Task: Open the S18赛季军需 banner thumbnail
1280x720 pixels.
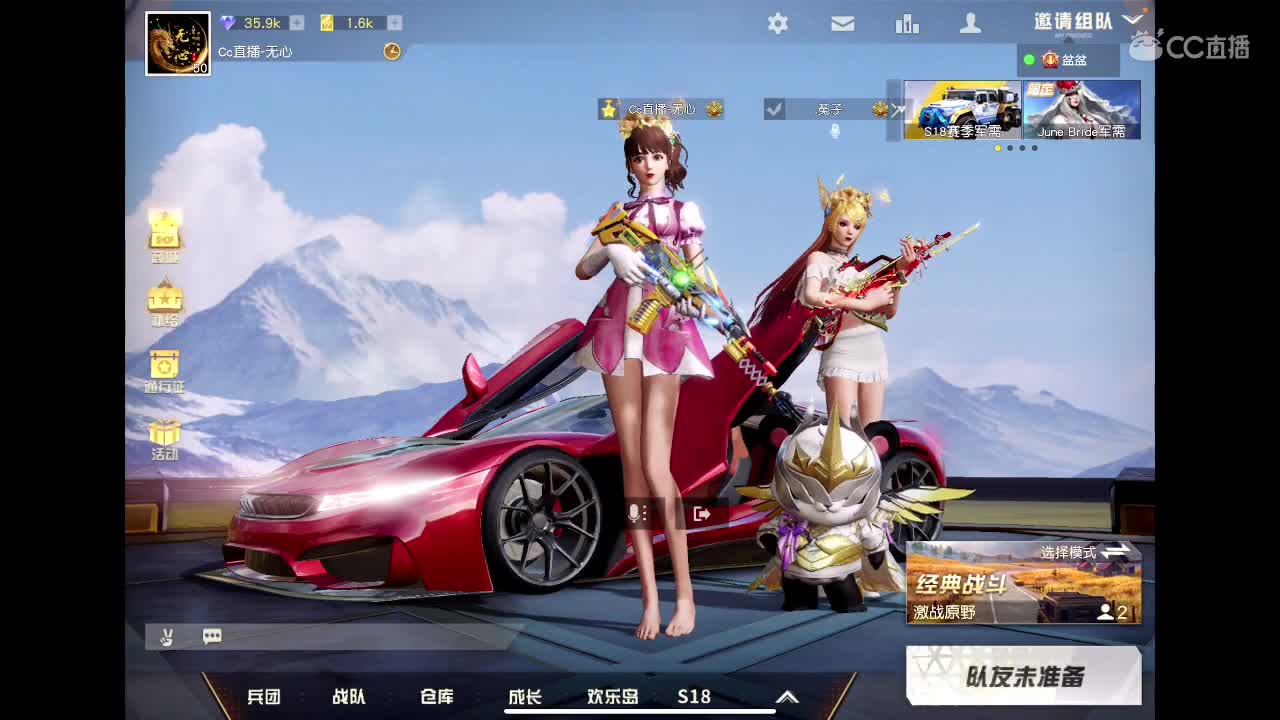Action: click(x=961, y=110)
